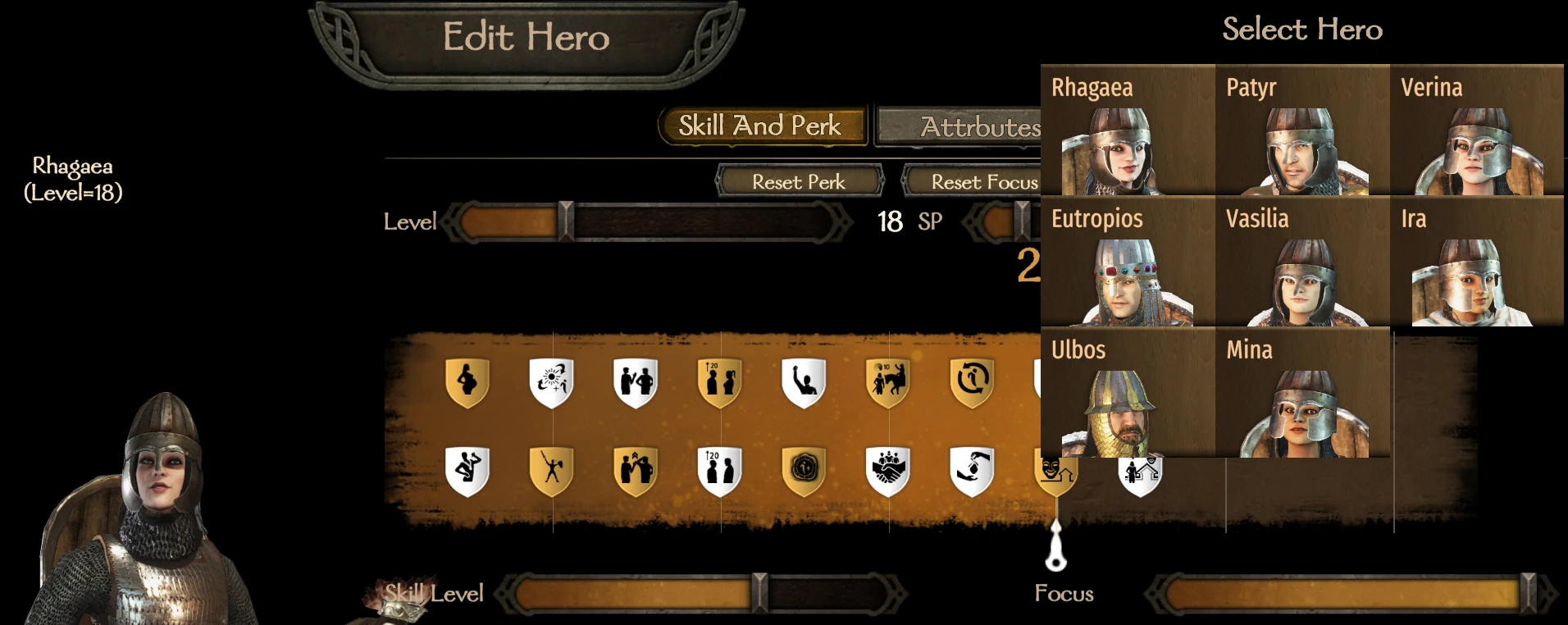The width and height of the screenshot is (1568, 625).
Task: Open the Attributes tab
Action: pos(959,127)
